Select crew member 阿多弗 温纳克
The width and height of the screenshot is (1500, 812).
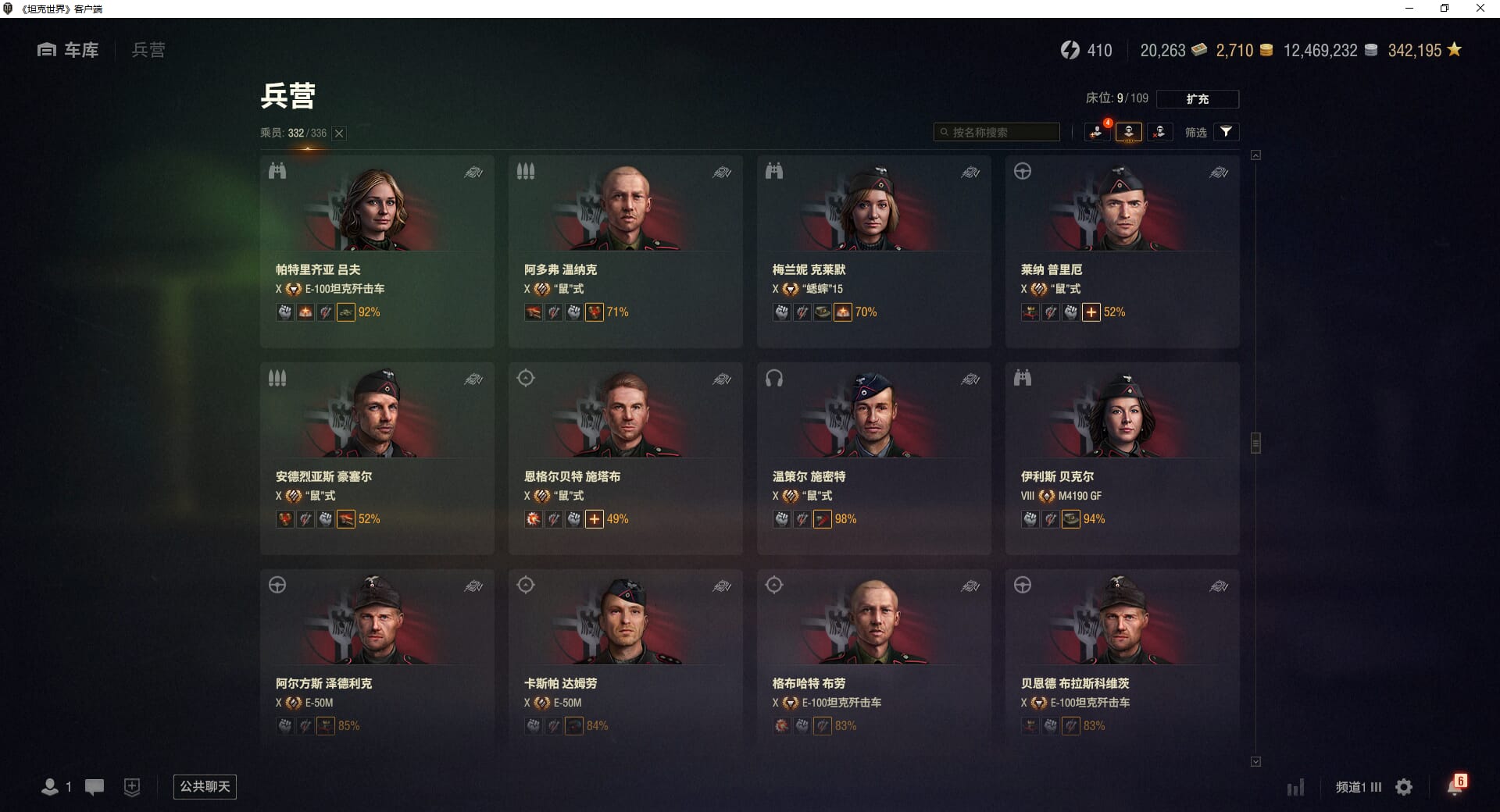[x=625, y=250]
